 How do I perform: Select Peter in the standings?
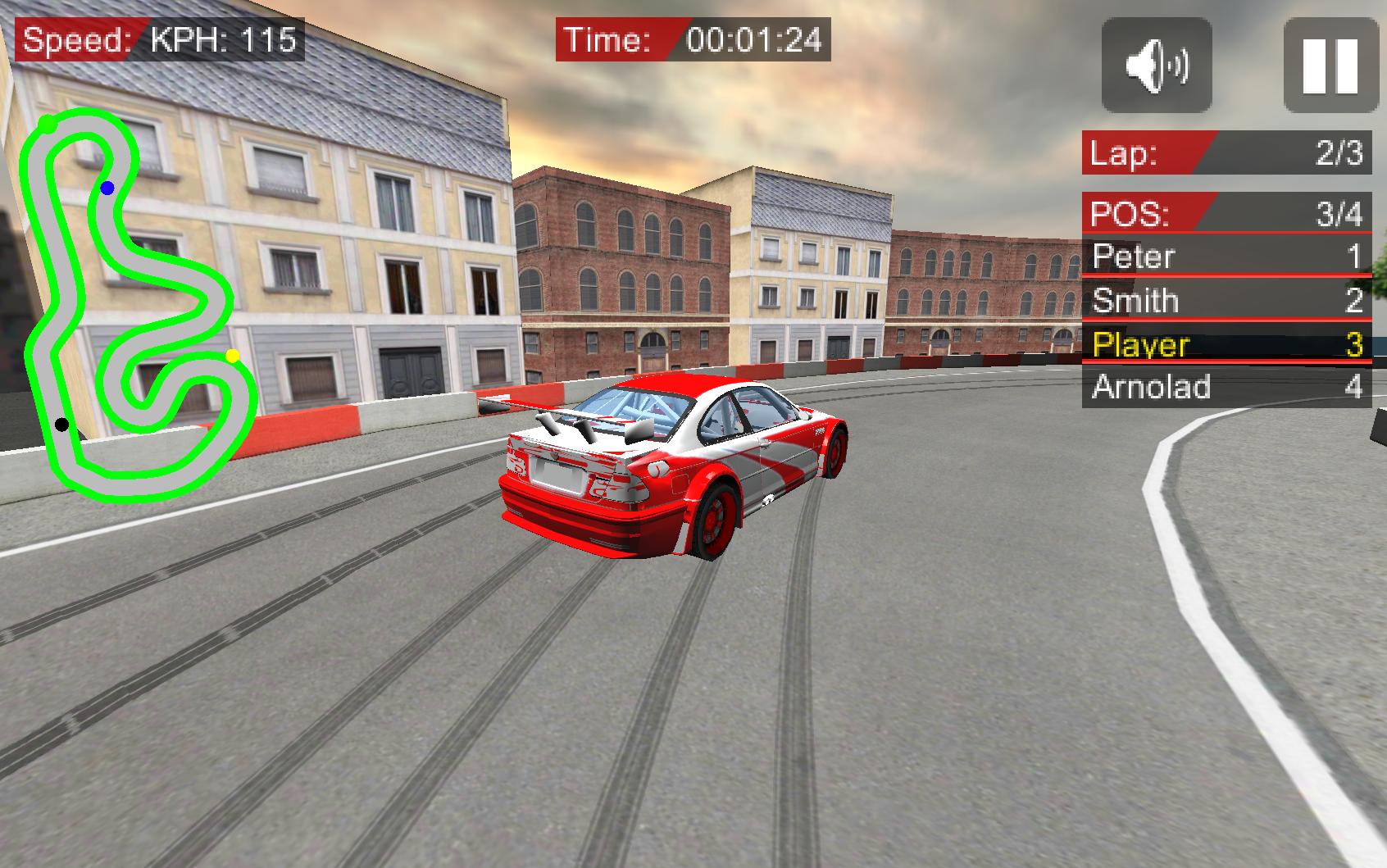tap(1226, 257)
